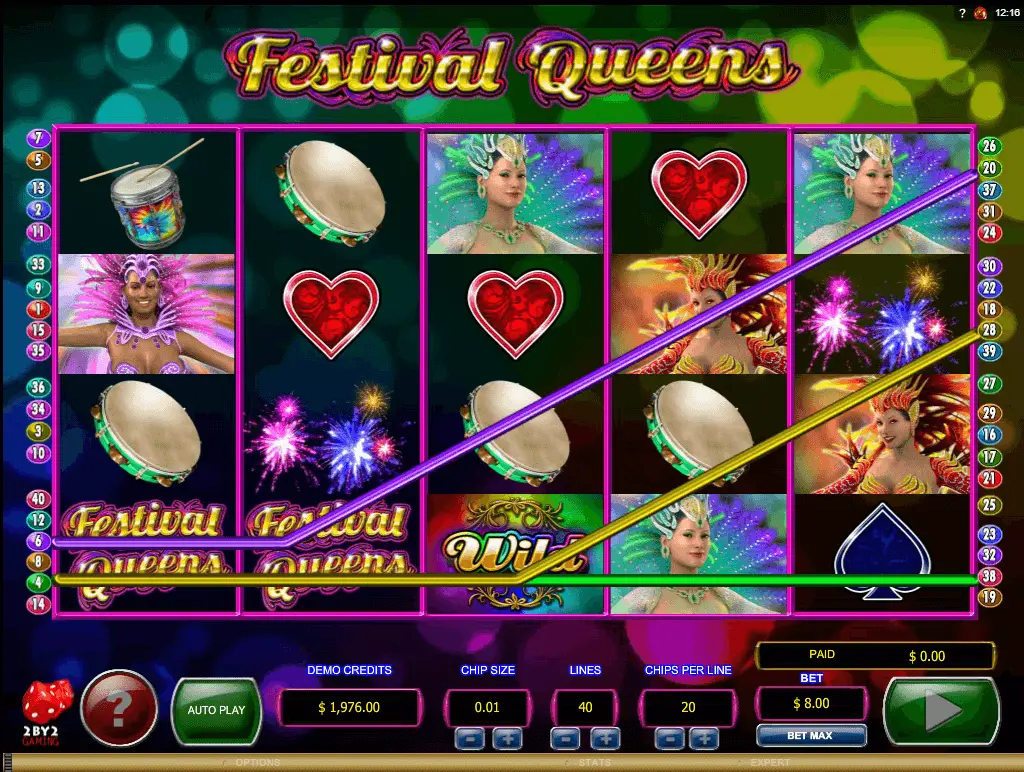Toggle the red sound icon beside the clock
The width and height of the screenshot is (1024, 772).
click(979, 13)
